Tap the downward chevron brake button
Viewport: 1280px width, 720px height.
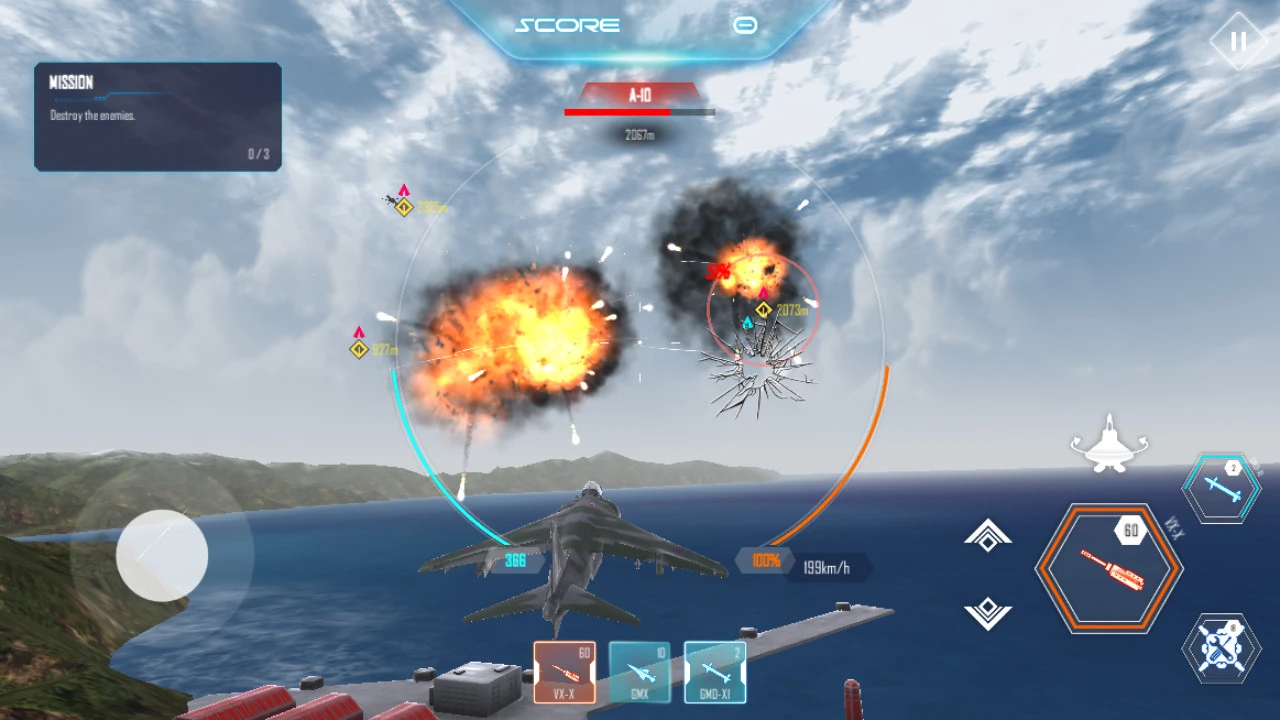[988, 613]
